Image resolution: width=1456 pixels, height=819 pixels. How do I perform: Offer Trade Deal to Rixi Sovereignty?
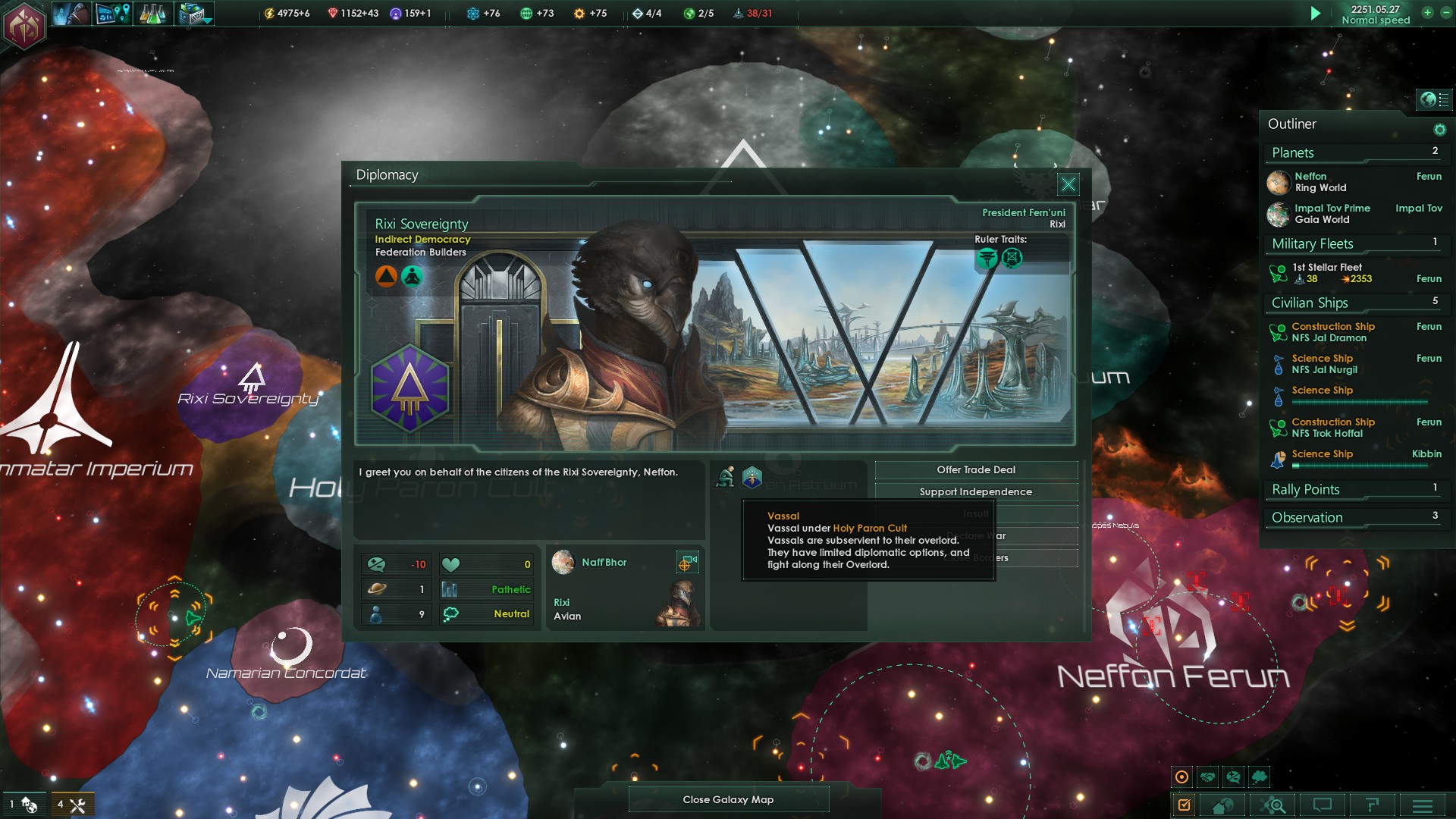pos(976,470)
